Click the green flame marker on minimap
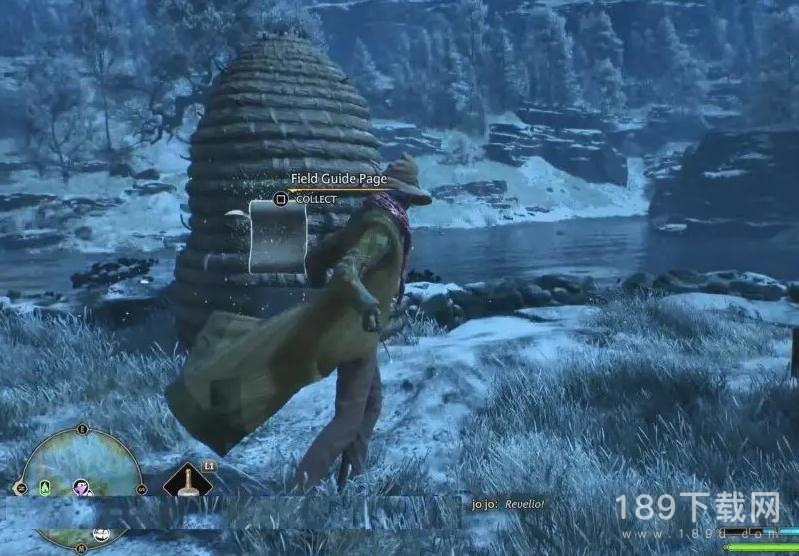 pyautogui.click(x=45, y=488)
